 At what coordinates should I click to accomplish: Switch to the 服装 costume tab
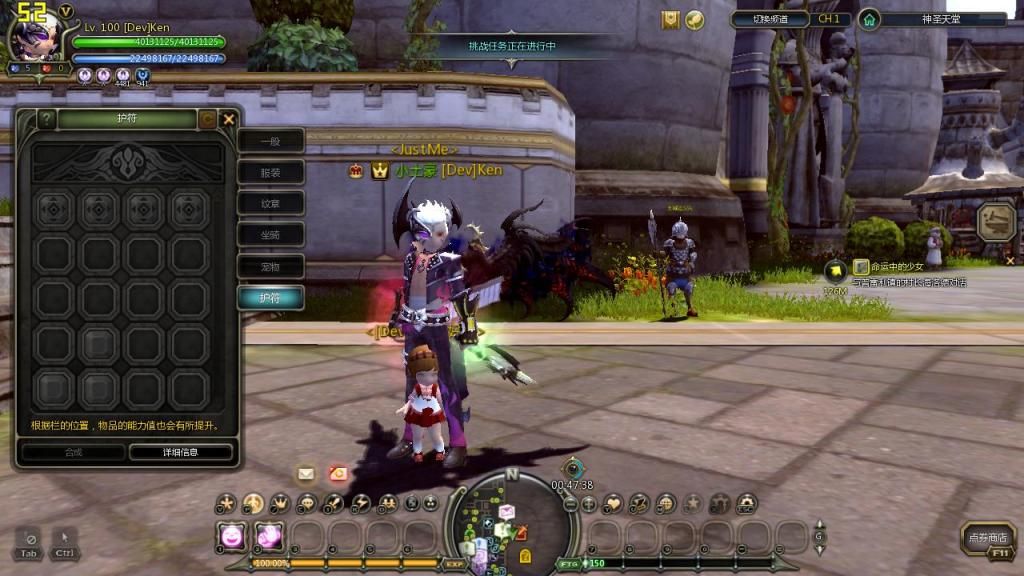(x=270, y=172)
